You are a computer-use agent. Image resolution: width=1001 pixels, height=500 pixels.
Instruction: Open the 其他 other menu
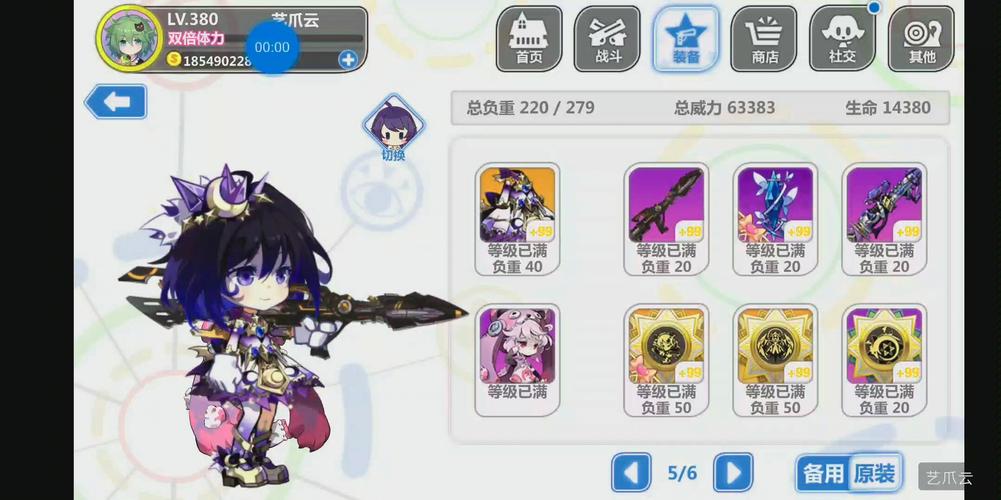click(921, 39)
